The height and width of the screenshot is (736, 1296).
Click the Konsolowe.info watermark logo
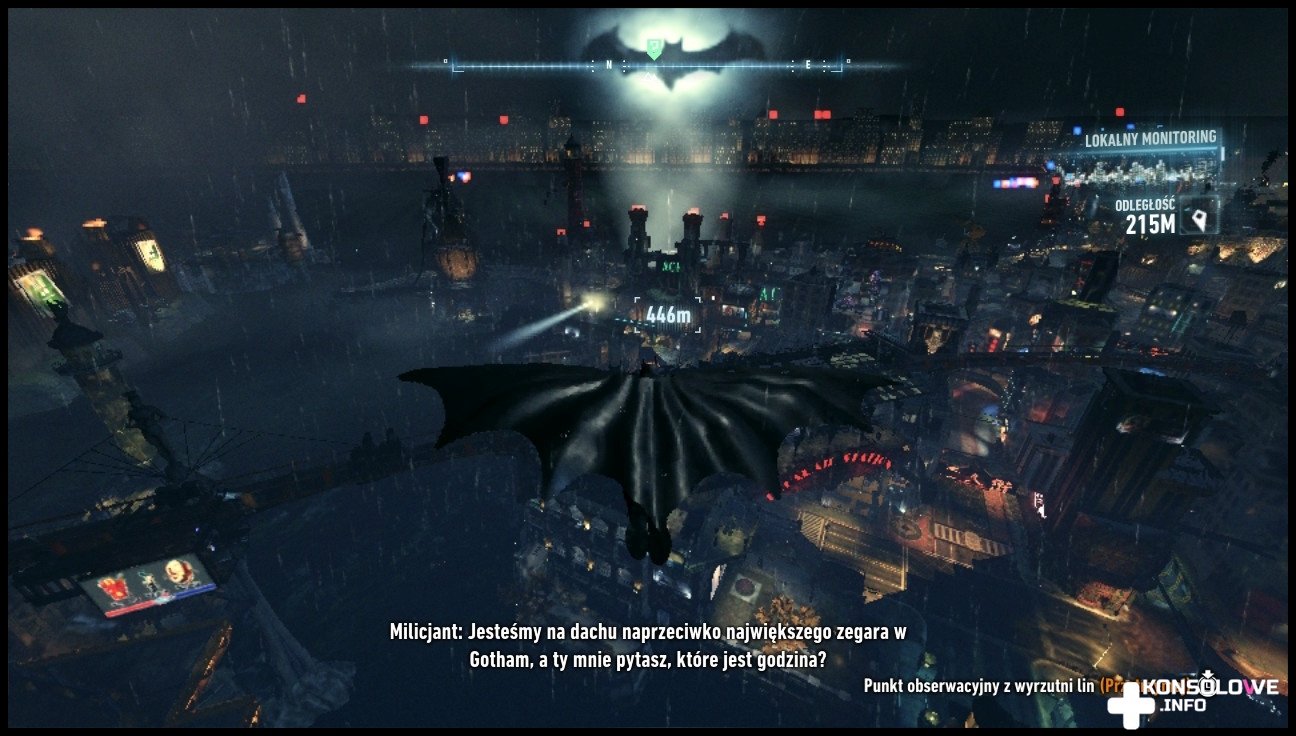click(x=1192, y=696)
